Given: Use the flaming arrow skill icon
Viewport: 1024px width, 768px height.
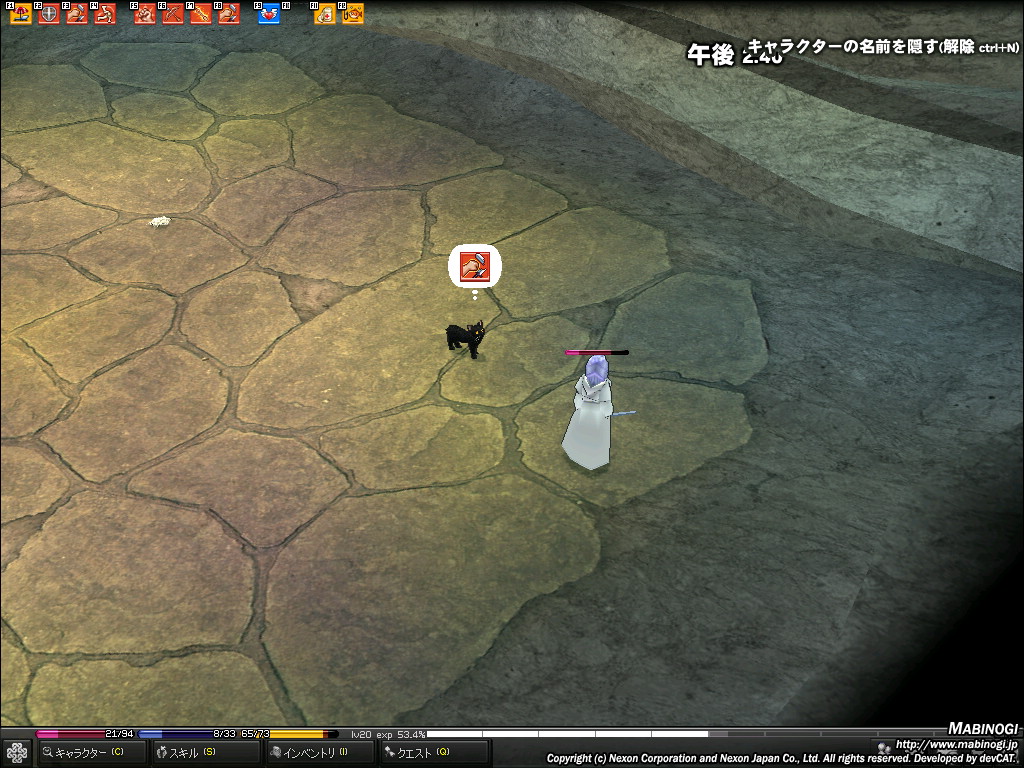Looking at the screenshot, I should [201, 14].
